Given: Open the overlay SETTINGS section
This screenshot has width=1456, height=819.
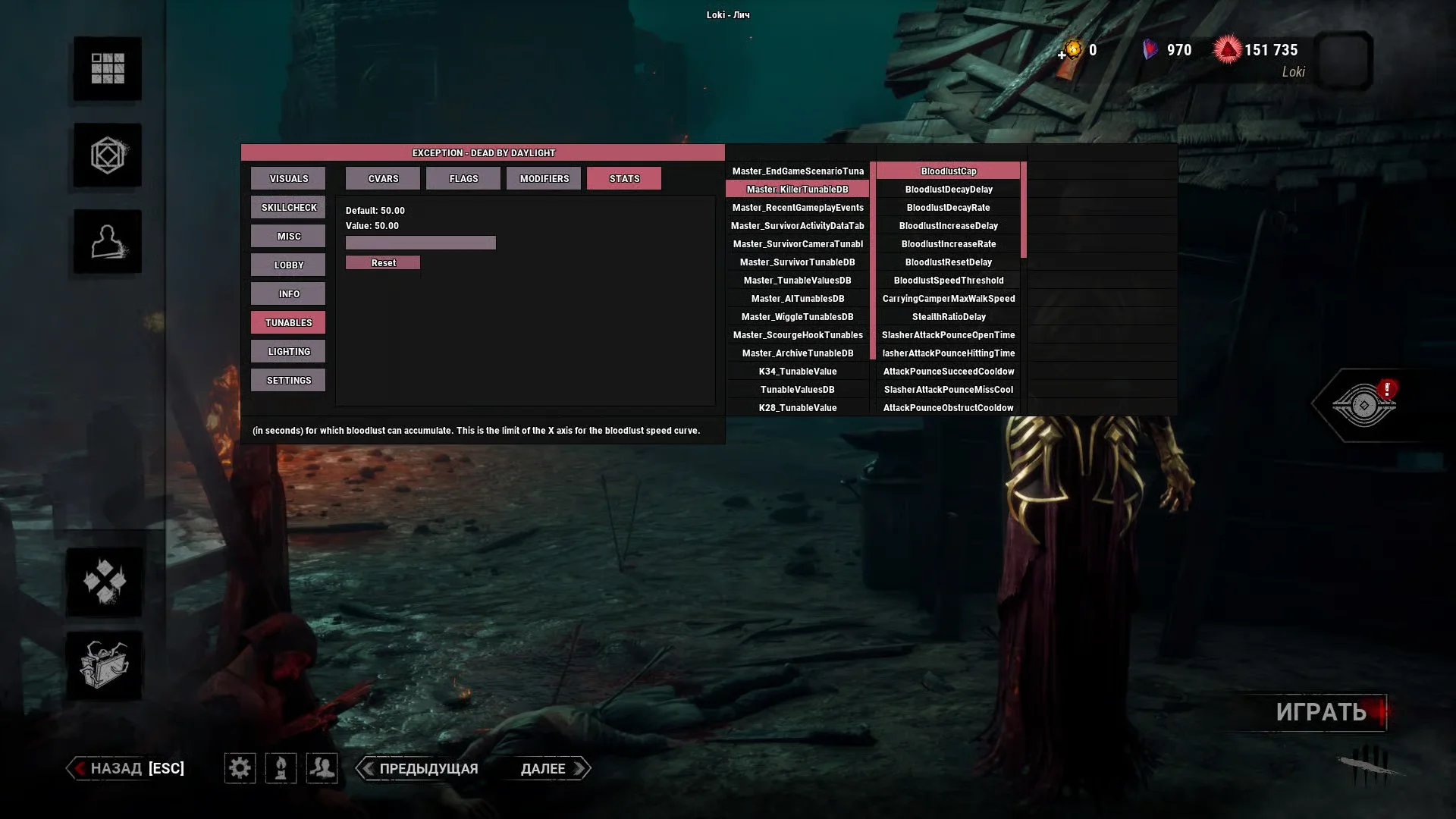Looking at the screenshot, I should pos(288,381).
